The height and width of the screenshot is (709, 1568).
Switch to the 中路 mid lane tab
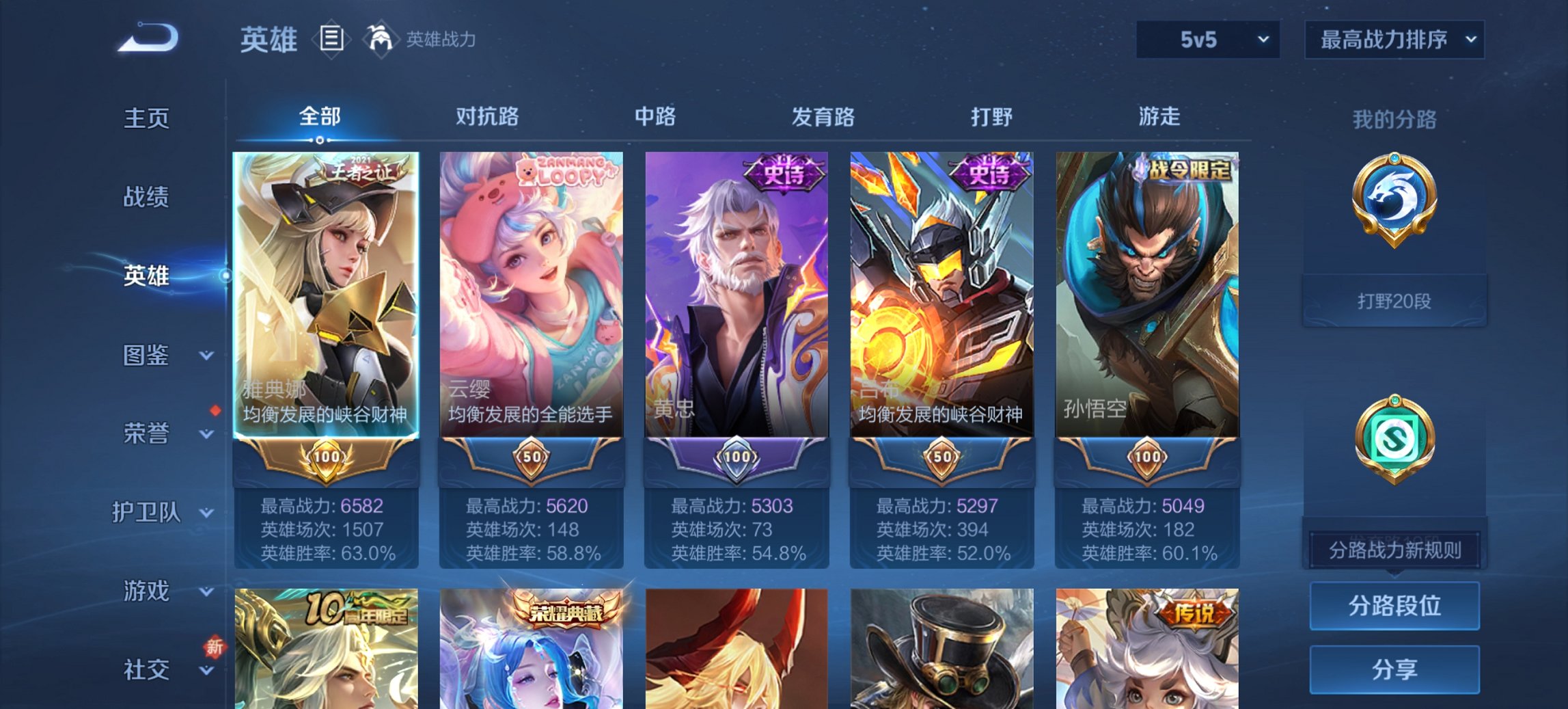tap(655, 117)
